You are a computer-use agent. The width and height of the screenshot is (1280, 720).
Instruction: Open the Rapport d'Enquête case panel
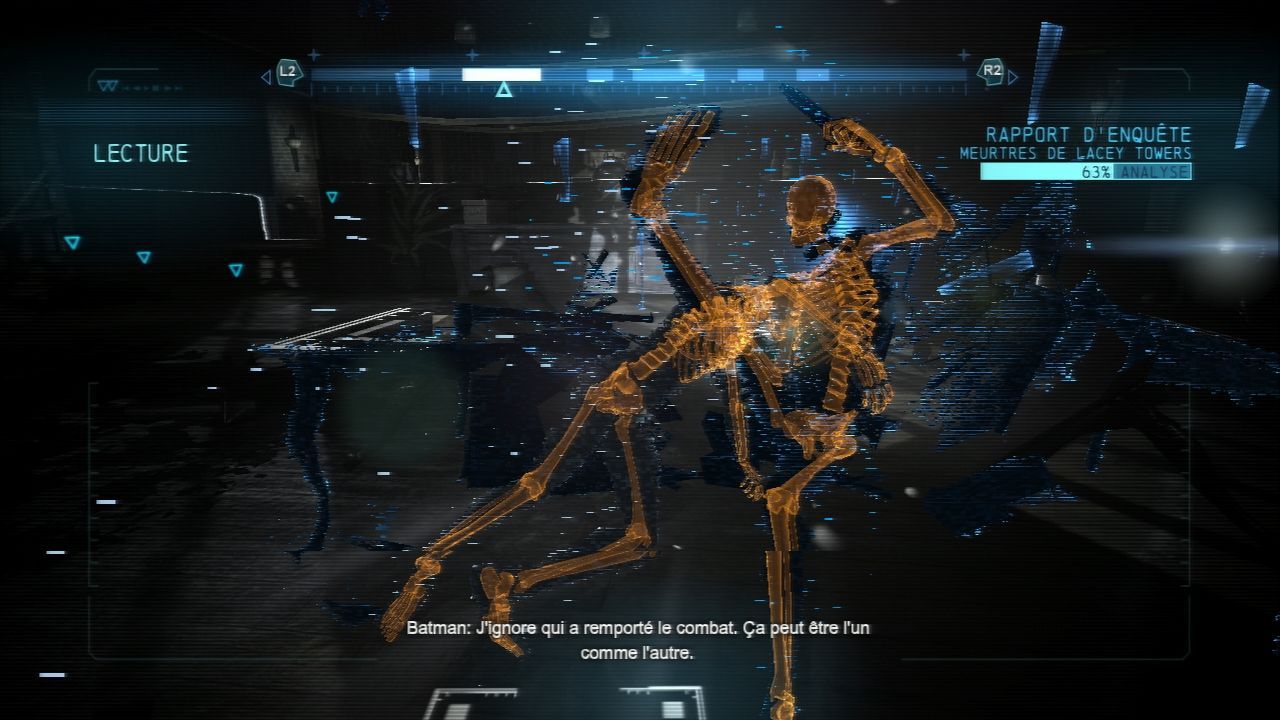coord(1088,134)
